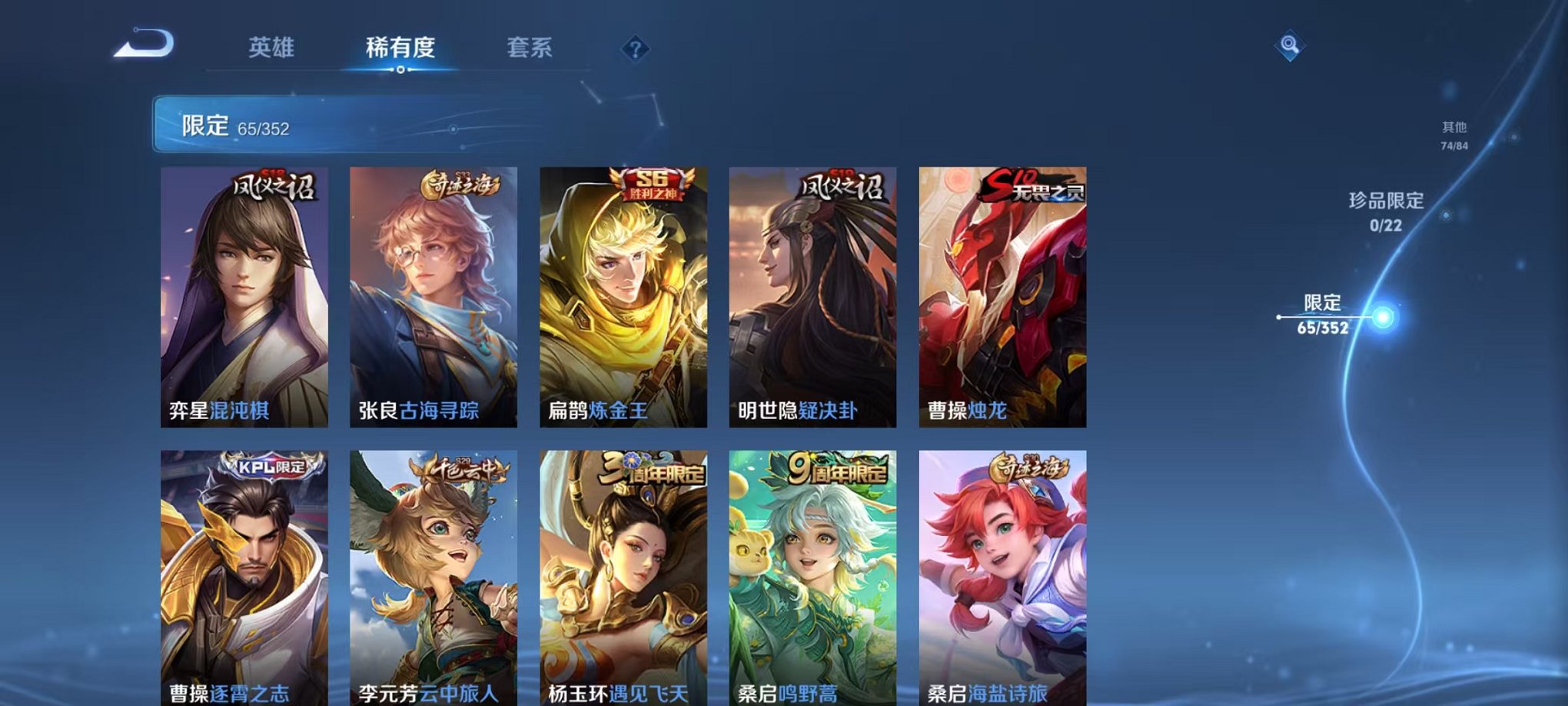The height and width of the screenshot is (706, 1568).
Task: Select the 稀有度 tab
Action: click(400, 48)
